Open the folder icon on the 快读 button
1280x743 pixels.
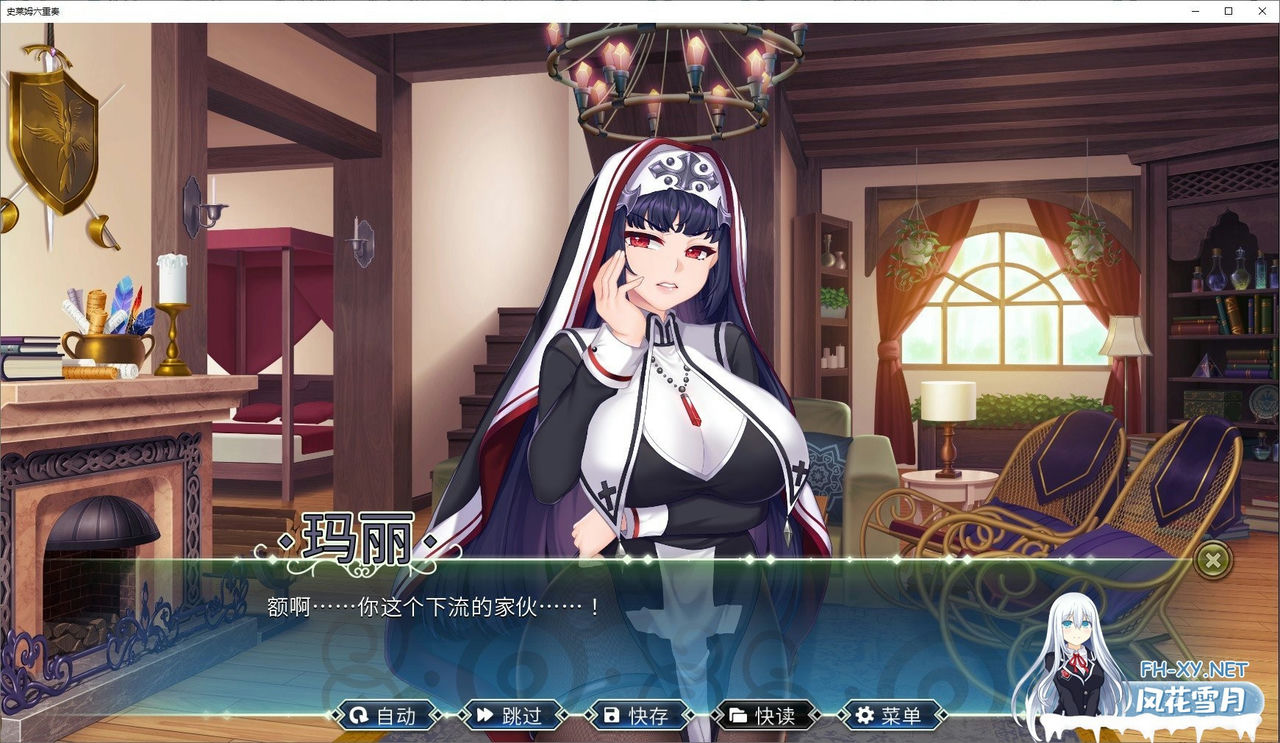coord(737,715)
